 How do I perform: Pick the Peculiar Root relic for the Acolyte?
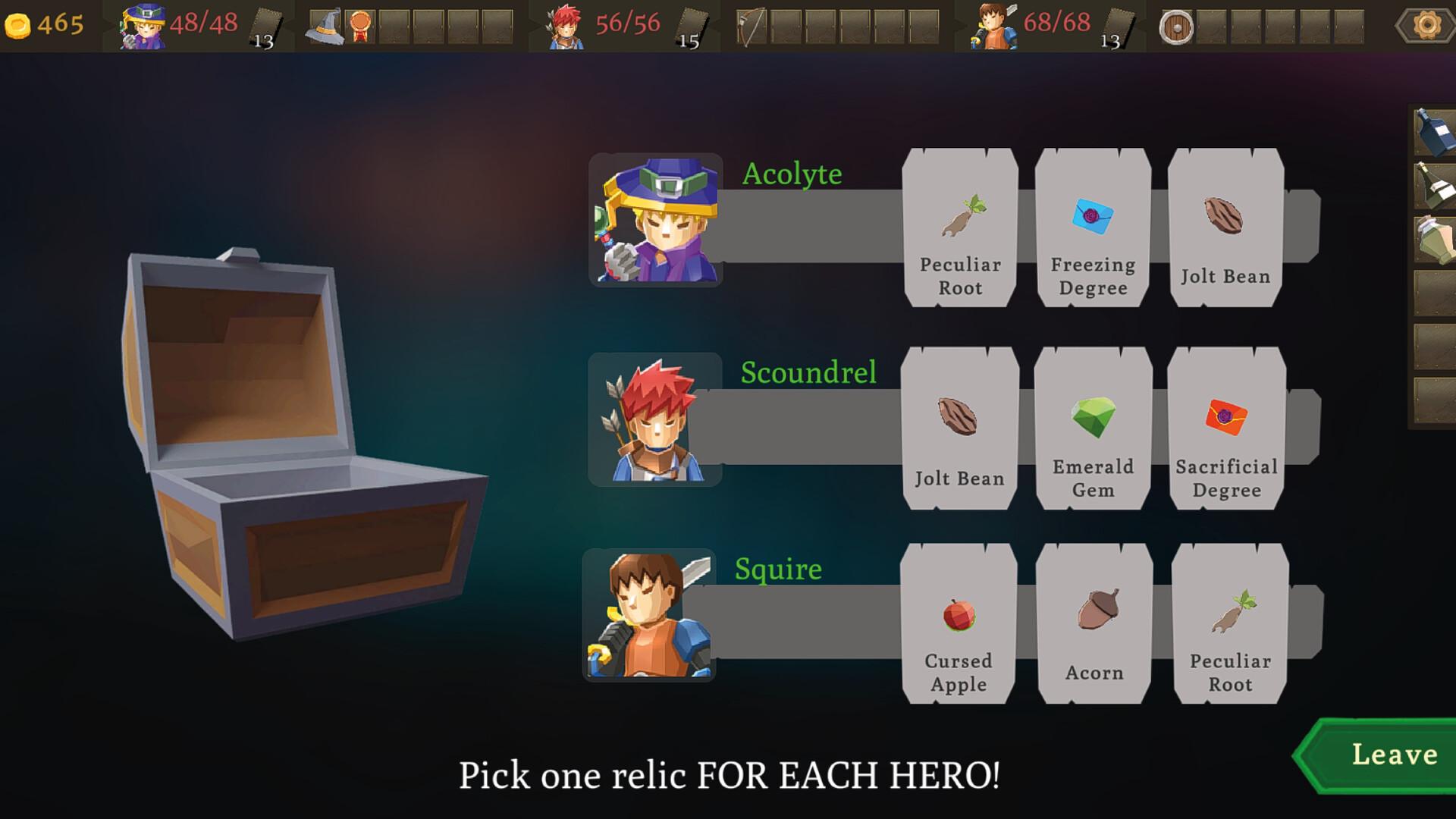[x=958, y=227]
